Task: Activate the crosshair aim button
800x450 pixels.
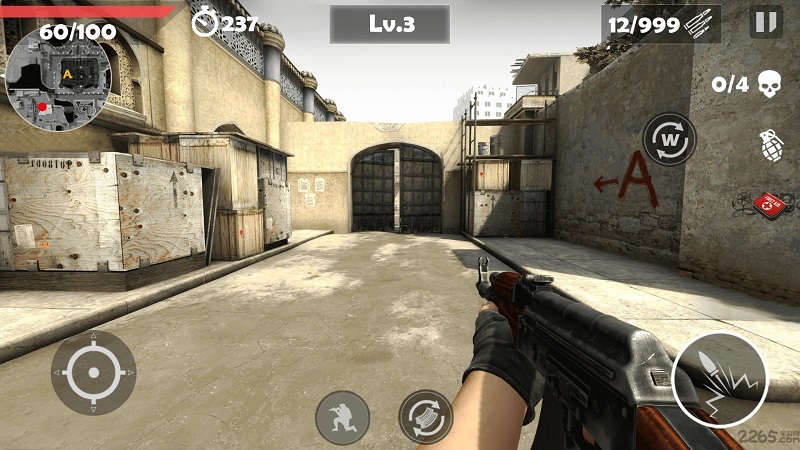Action: pos(94,372)
